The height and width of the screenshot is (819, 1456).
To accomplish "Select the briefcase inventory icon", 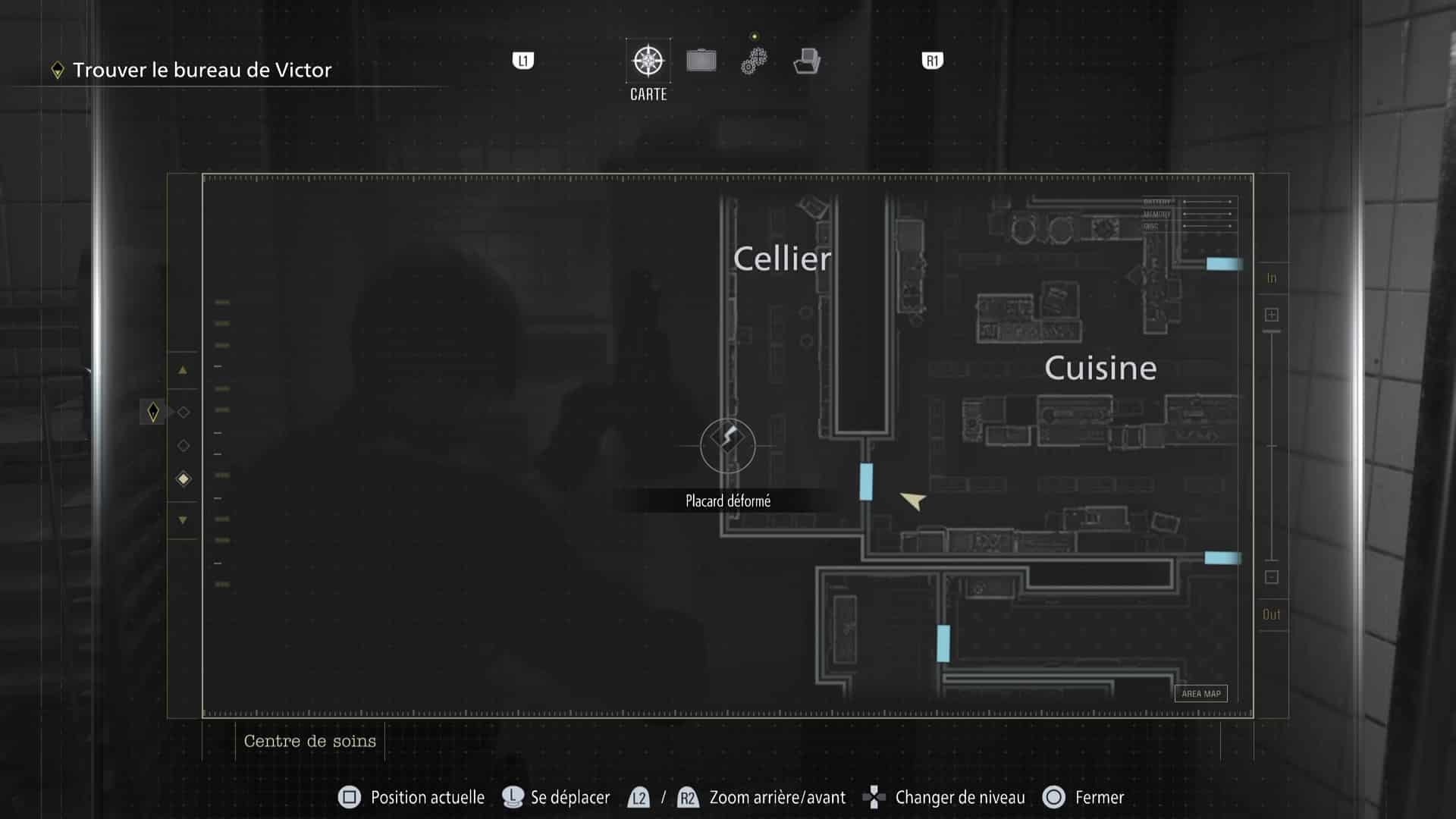I will (x=701, y=60).
